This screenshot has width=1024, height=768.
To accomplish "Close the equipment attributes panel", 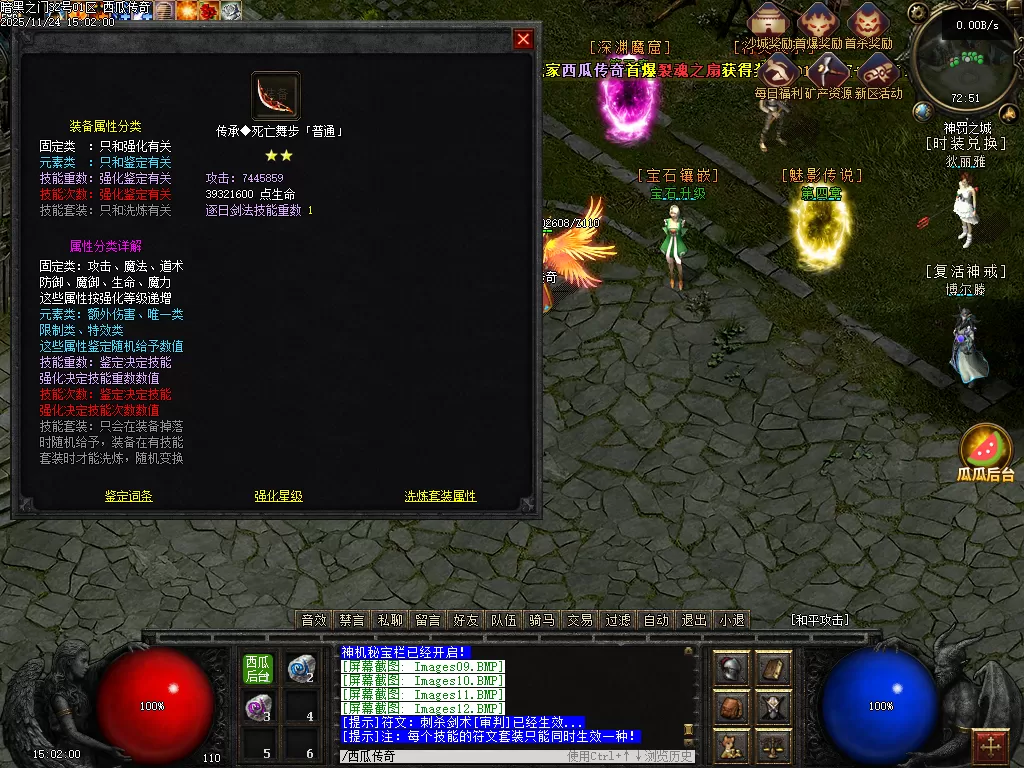I will (523, 39).
